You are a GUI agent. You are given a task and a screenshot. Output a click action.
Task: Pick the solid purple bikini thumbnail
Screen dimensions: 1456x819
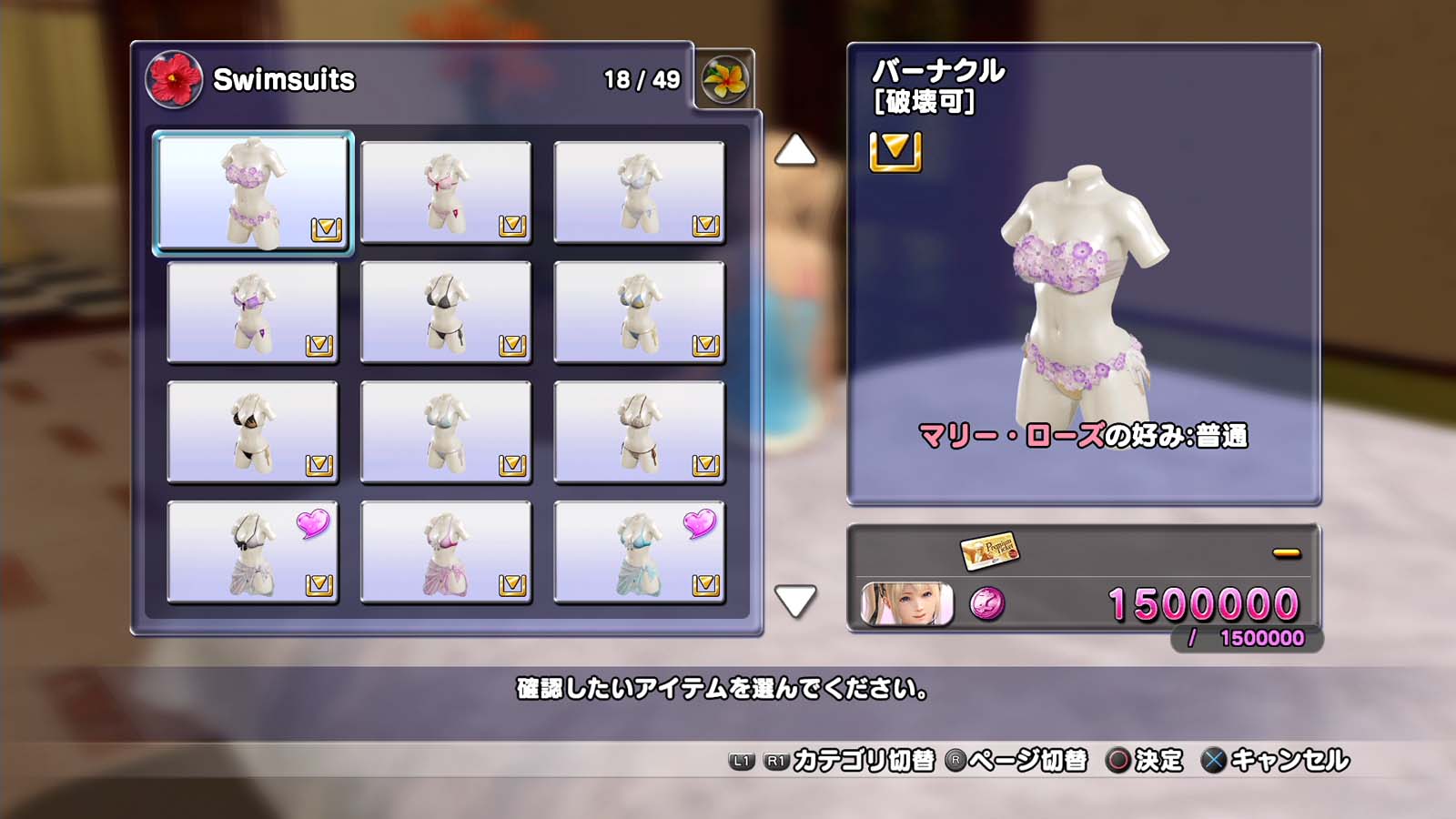point(253,313)
